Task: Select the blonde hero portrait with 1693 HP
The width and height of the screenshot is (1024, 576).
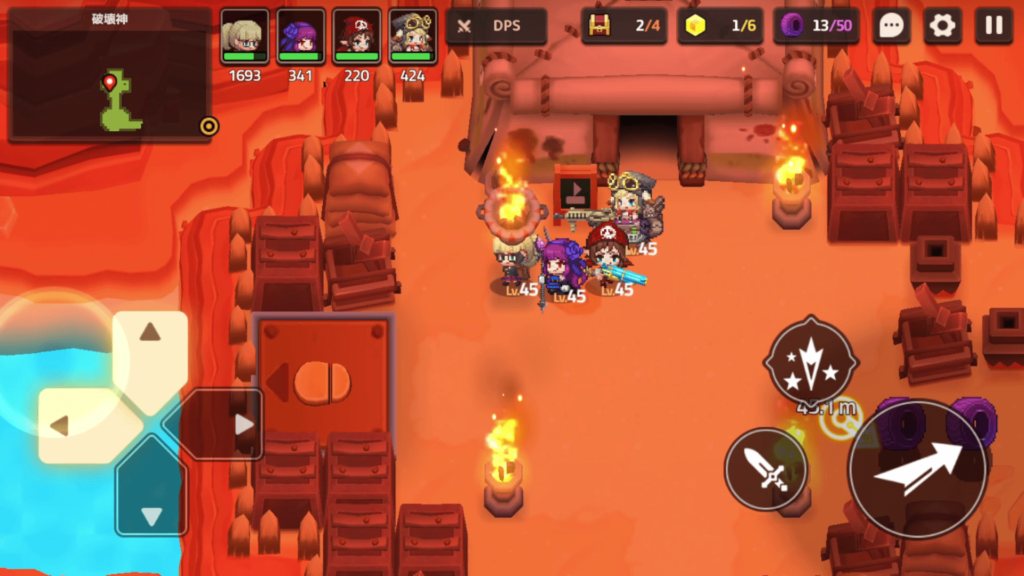Action: (244, 37)
